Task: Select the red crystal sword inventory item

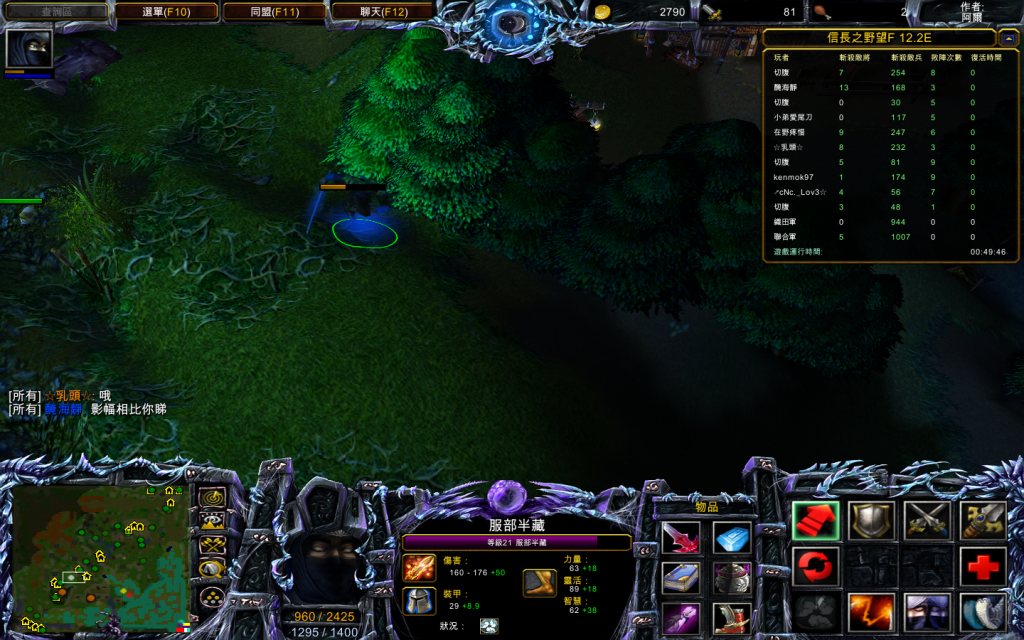Action: [681, 538]
